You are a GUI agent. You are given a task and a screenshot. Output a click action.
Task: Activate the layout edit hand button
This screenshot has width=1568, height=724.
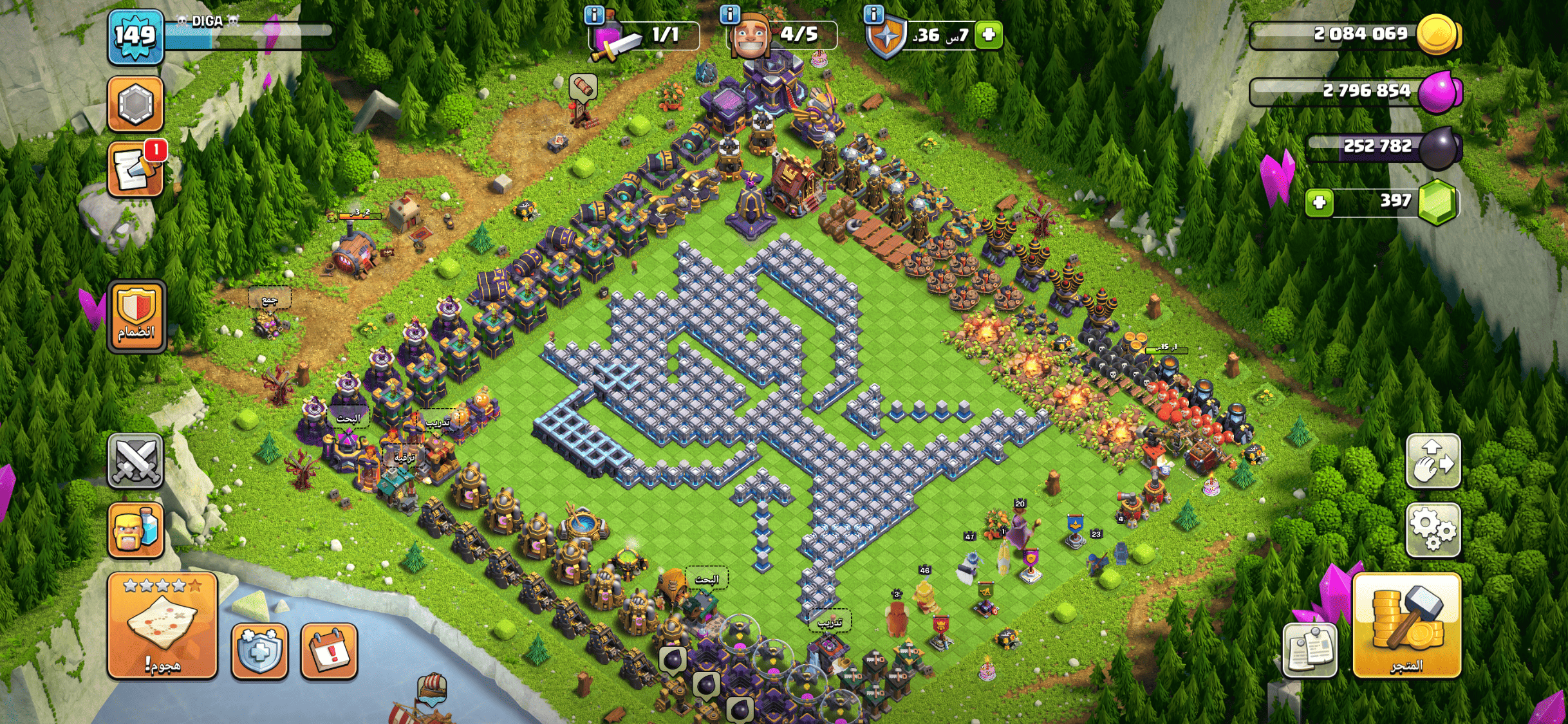point(1433,461)
